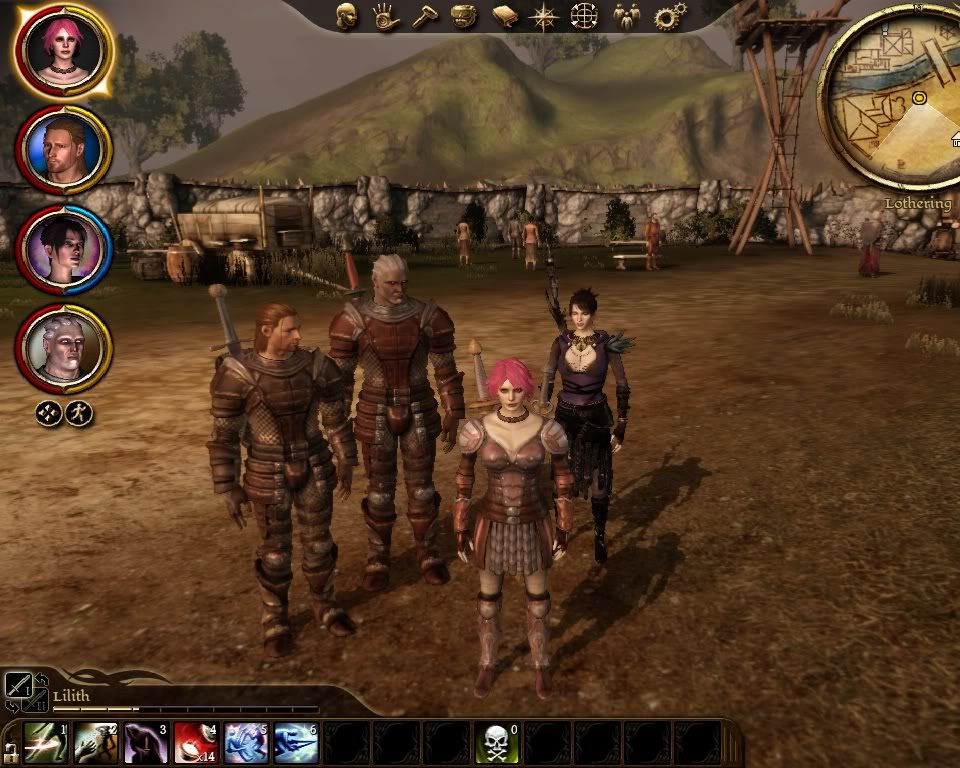Image resolution: width=960 pixels, height=768 pixels.
Task: Open the skills hand icon menu
Action: pyautogui.click(x=385, y=16)
